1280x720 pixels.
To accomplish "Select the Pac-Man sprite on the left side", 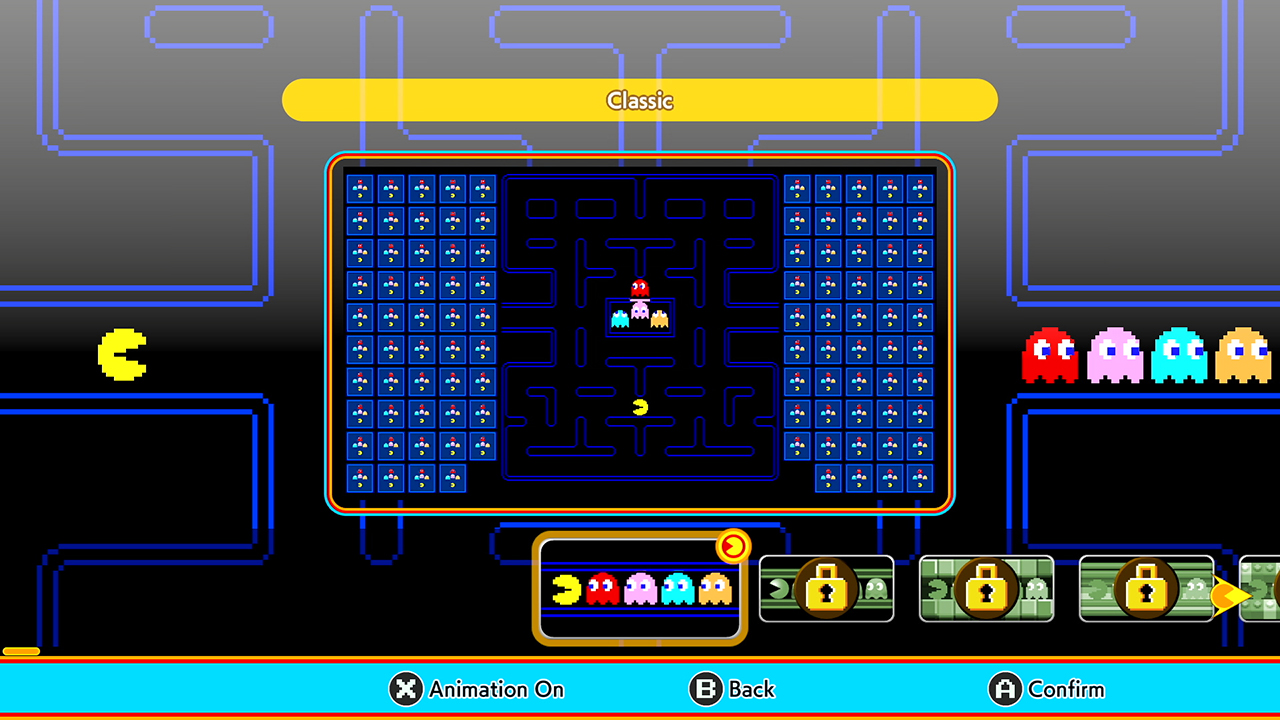I will [123, 355].
